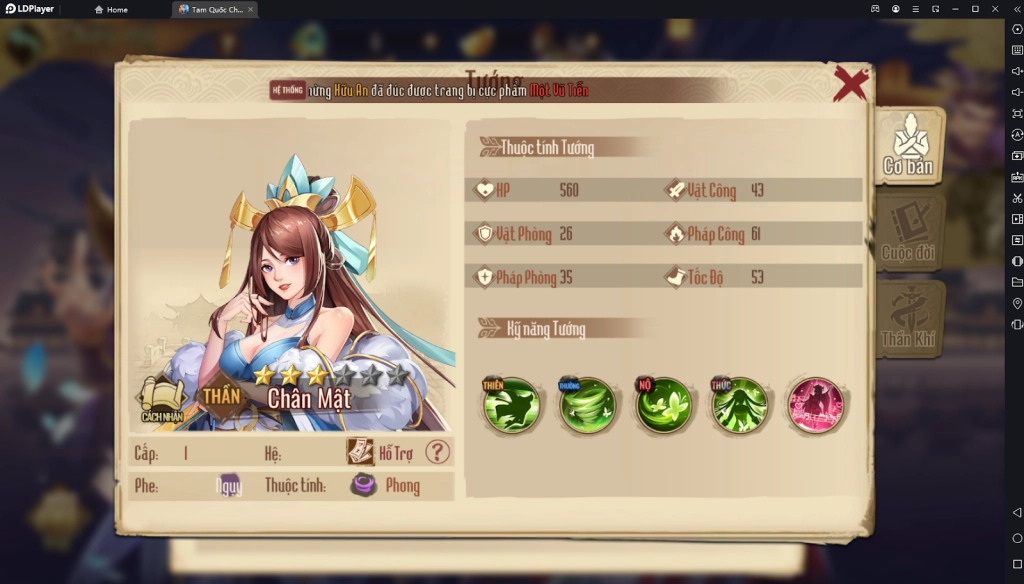Click the Phong attribute icon
Viewport: 1024px width, 584px height.
coord(364,486)
